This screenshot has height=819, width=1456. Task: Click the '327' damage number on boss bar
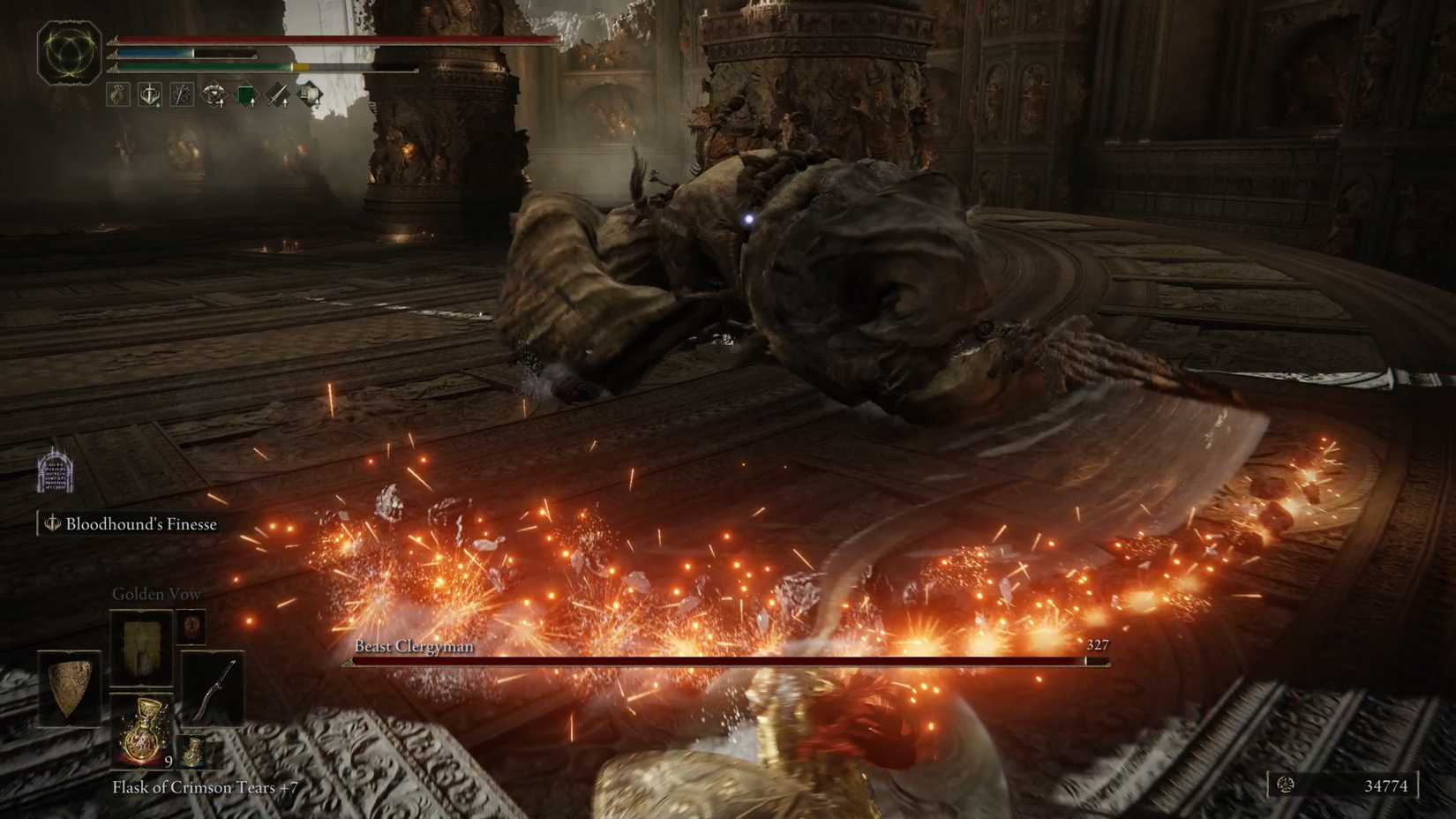[1097, 645]
